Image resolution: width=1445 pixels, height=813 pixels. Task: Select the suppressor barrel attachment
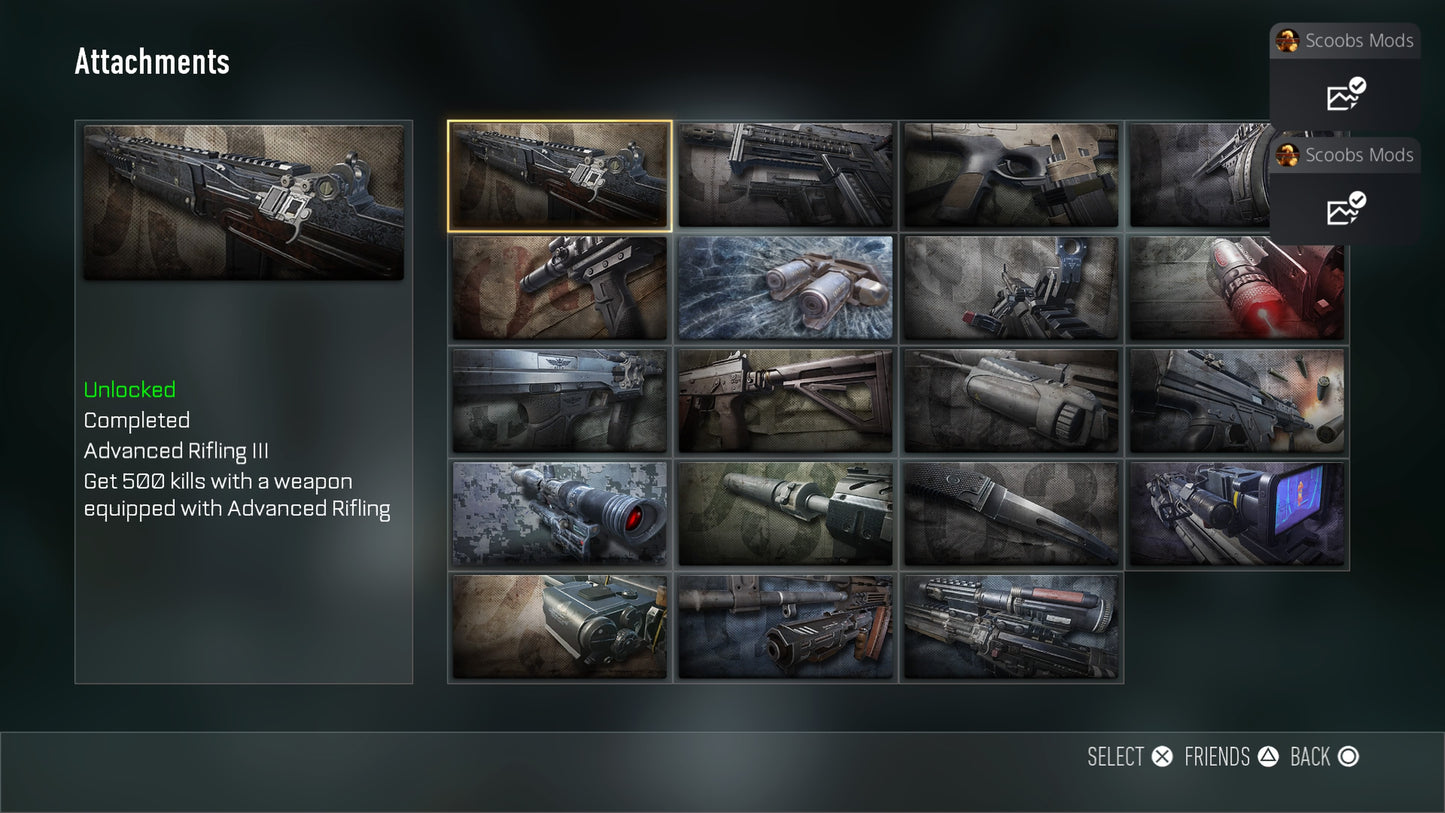point(785,513)
